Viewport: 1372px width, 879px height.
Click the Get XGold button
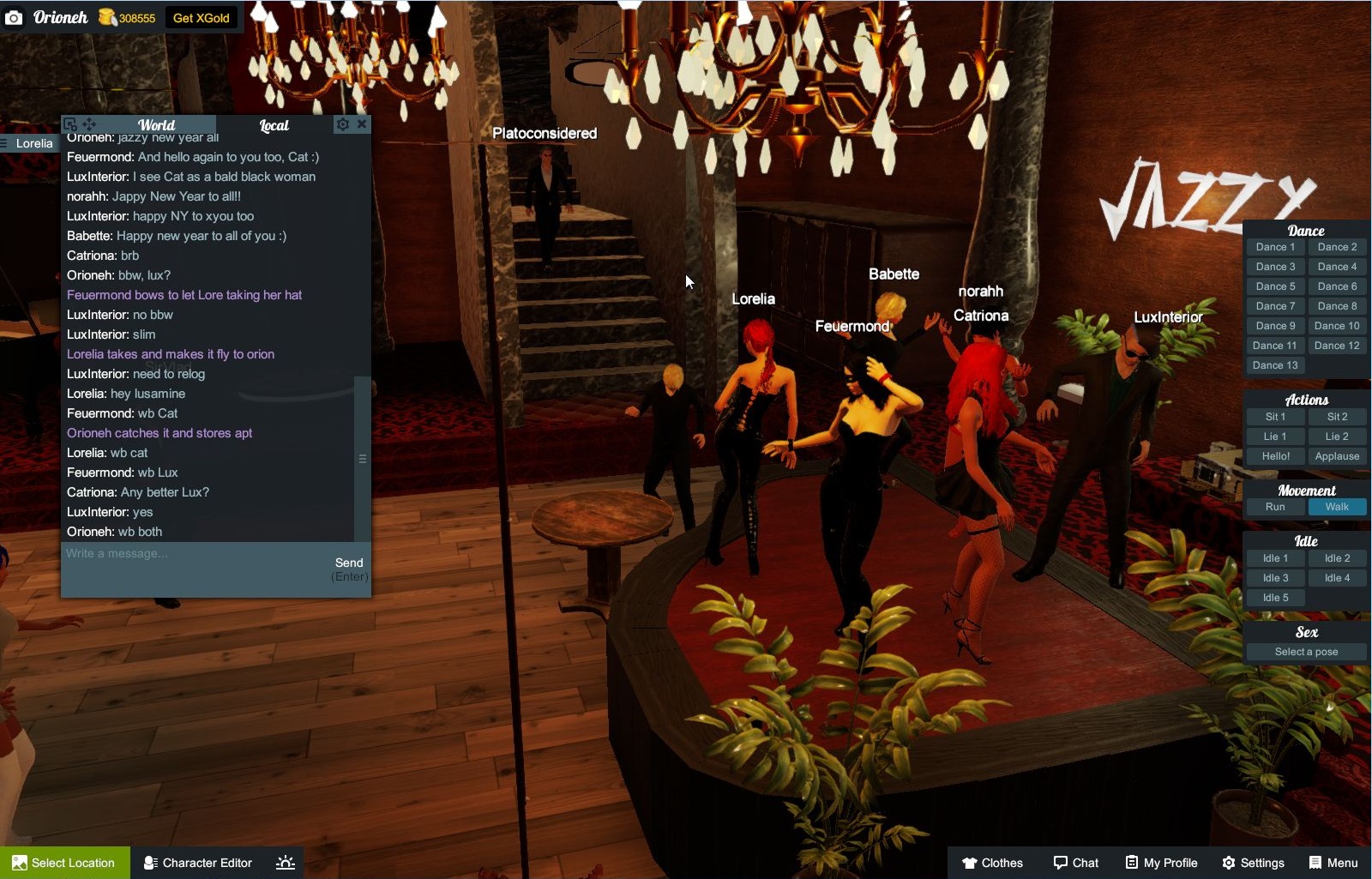202,16
